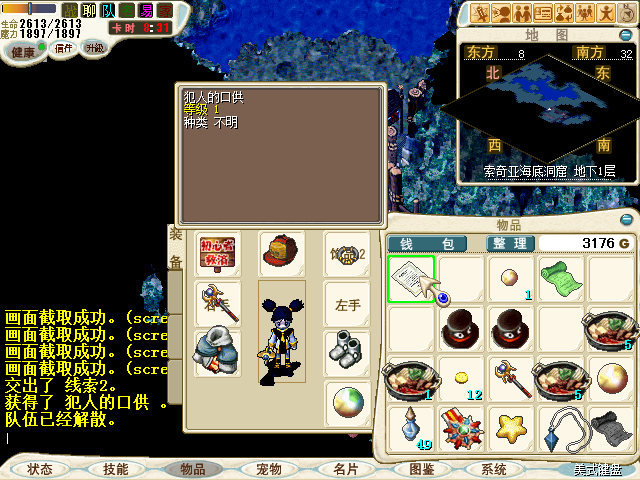Select the yellow star item
640x480 pixels.
pyautogui.click(x=511, y=427)
